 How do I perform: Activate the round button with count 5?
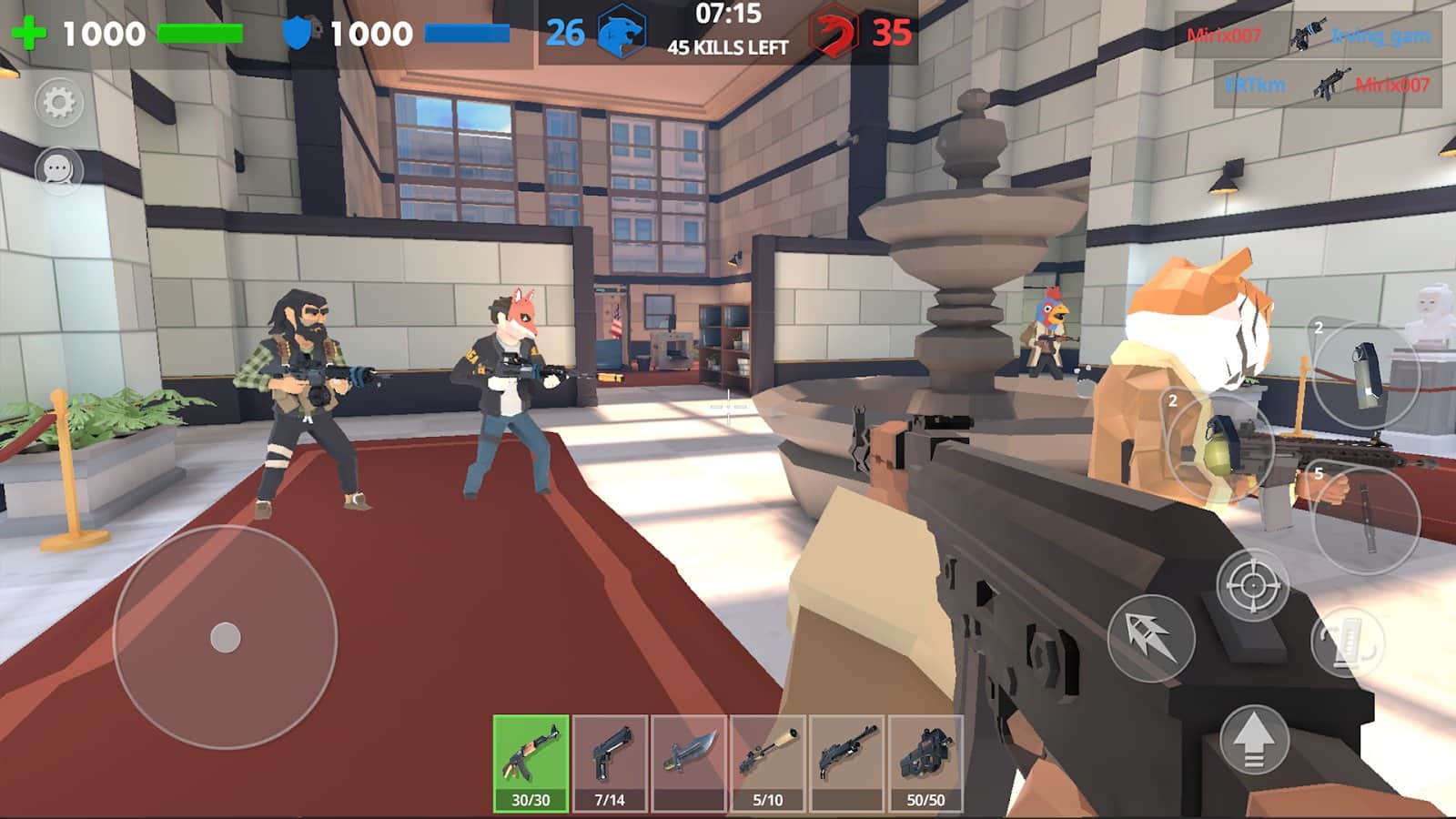tap(1366, 519)
